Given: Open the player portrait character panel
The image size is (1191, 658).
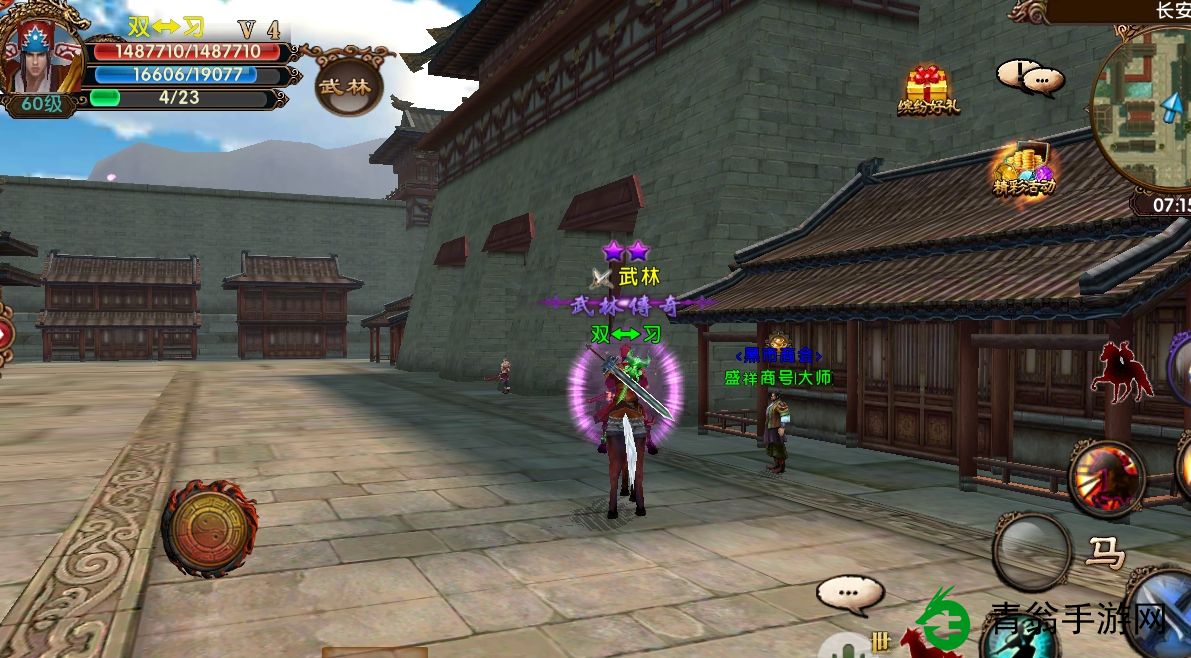Looking at the screenshot, I should coord(42,58).
